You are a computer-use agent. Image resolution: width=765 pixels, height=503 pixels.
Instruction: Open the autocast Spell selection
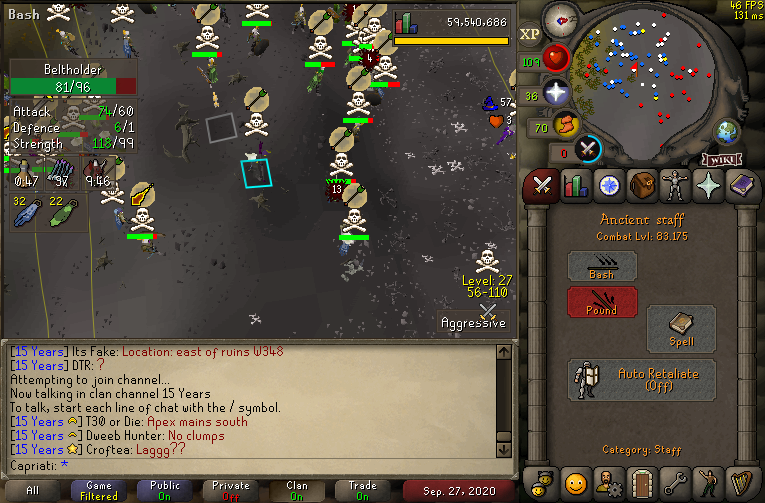(681, 328)
